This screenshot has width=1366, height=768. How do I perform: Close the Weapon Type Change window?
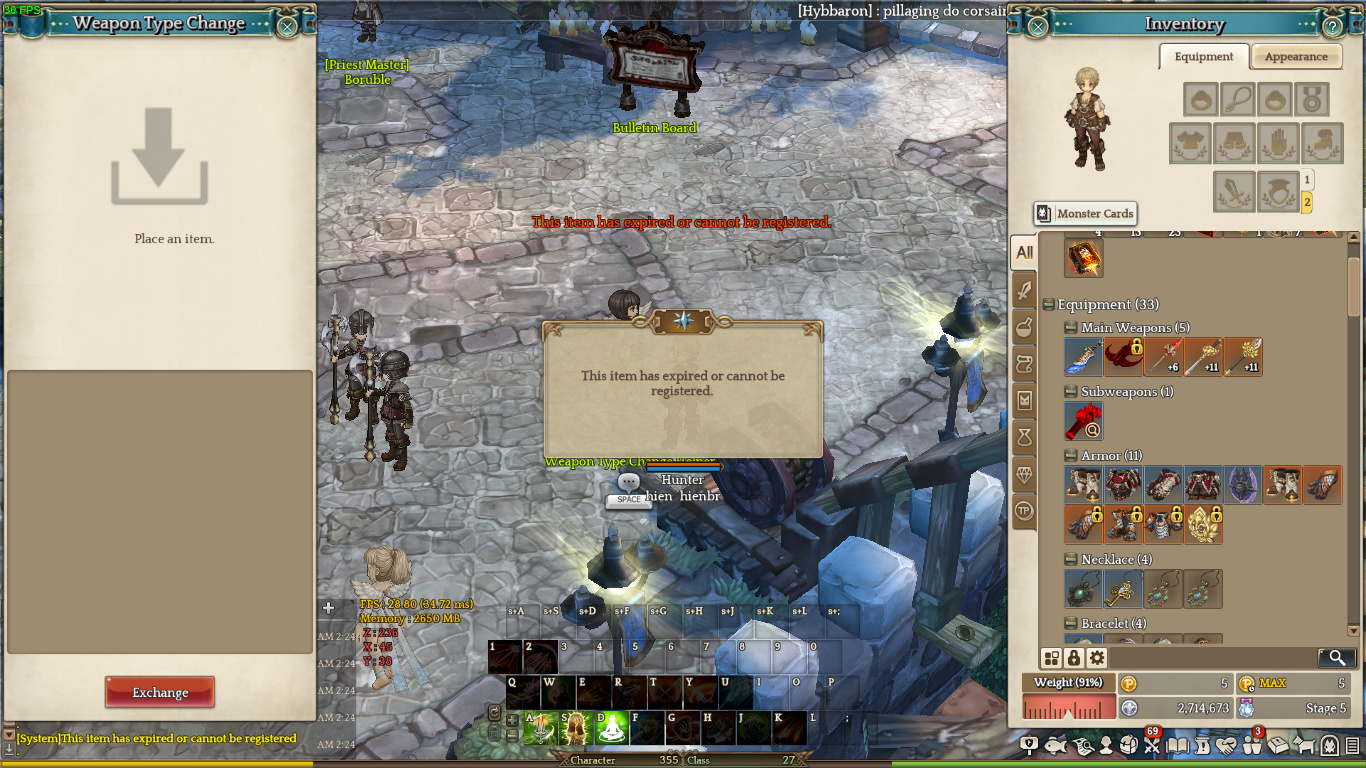click(x=287, y=27)
